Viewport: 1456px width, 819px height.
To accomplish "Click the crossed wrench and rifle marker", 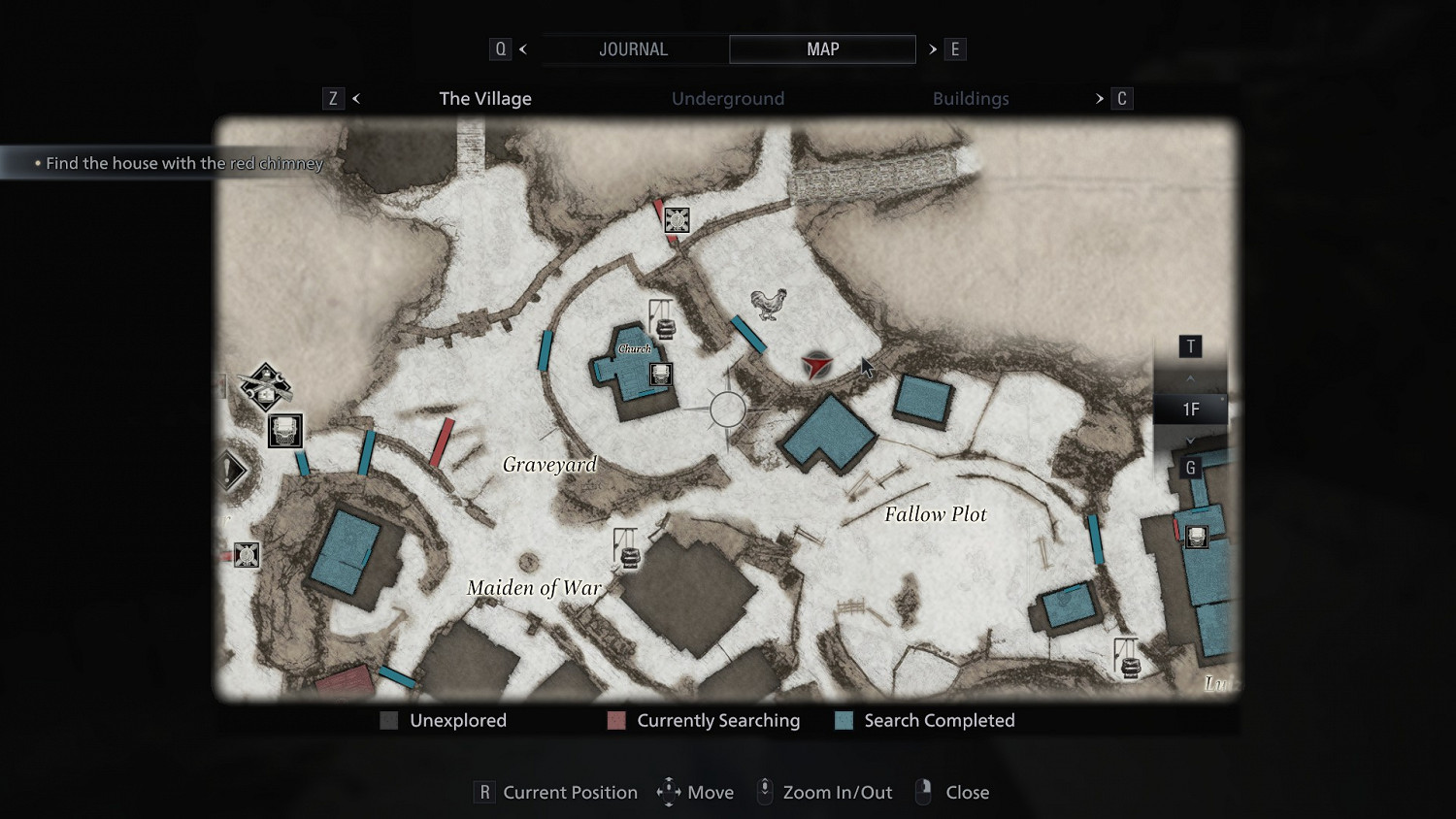I will coord(265,386).
